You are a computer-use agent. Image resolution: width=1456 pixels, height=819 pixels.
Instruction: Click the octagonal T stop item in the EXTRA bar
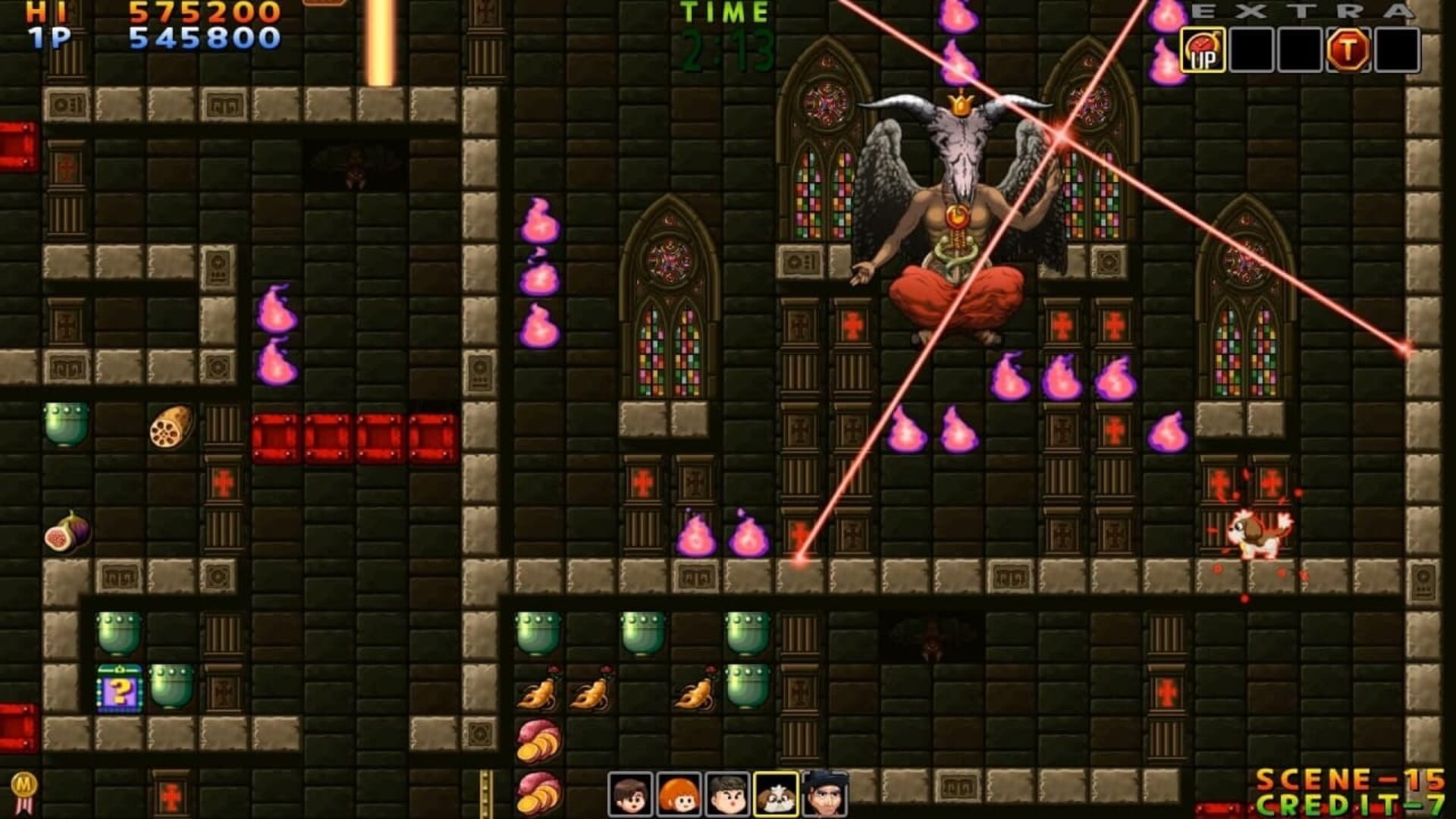pyautogui.click(x=1349, y=49)
